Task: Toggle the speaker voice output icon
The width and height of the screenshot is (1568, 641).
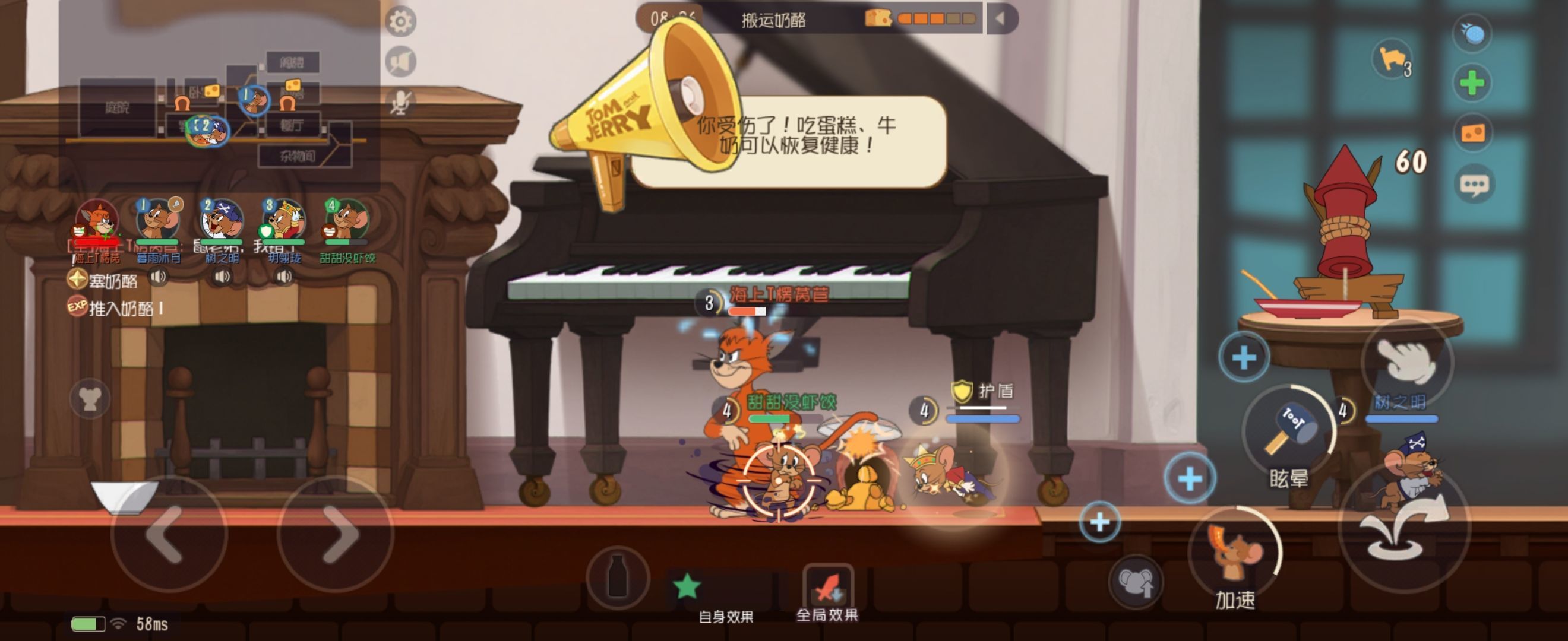Action: click(x=400, y=62)
